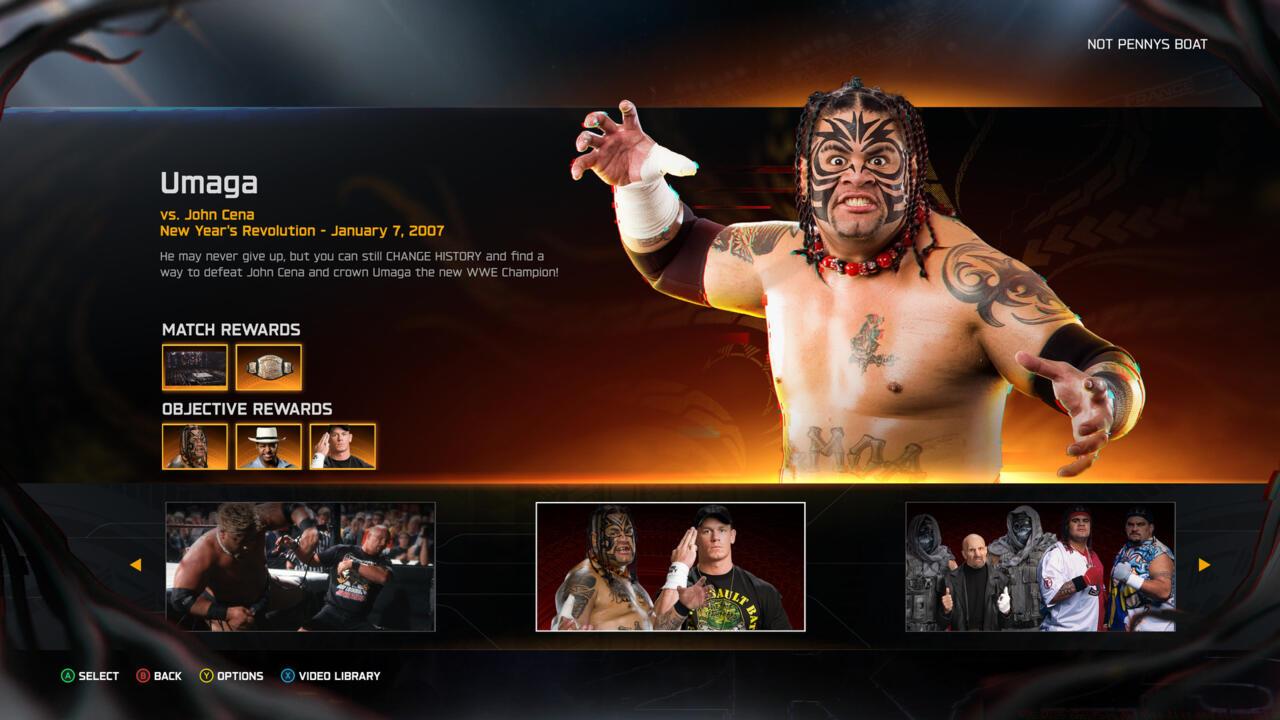Click the Select prompt label

97,676
